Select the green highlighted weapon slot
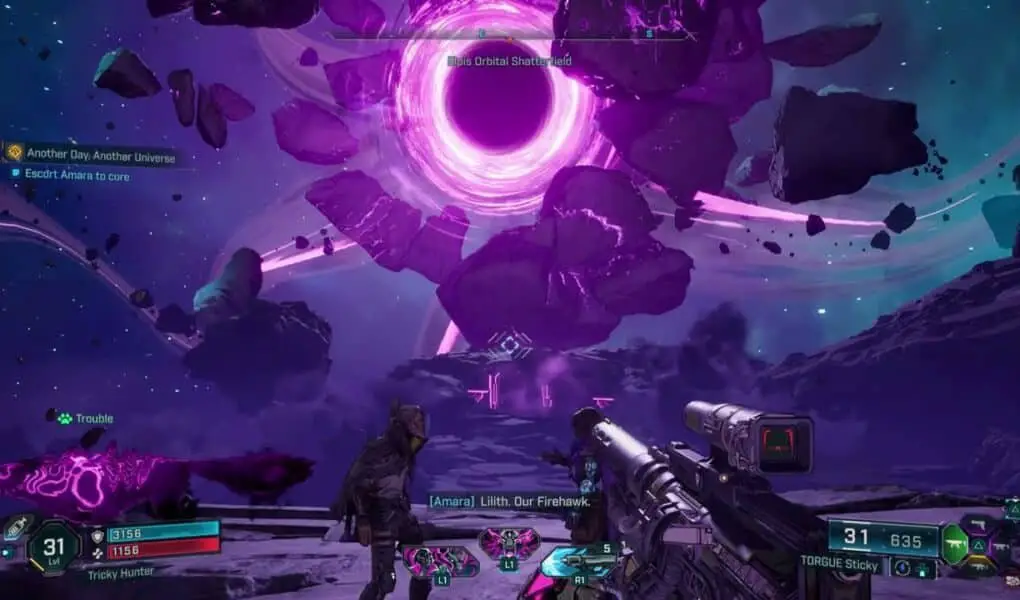Screen dimensions: 1020x600 955,544
